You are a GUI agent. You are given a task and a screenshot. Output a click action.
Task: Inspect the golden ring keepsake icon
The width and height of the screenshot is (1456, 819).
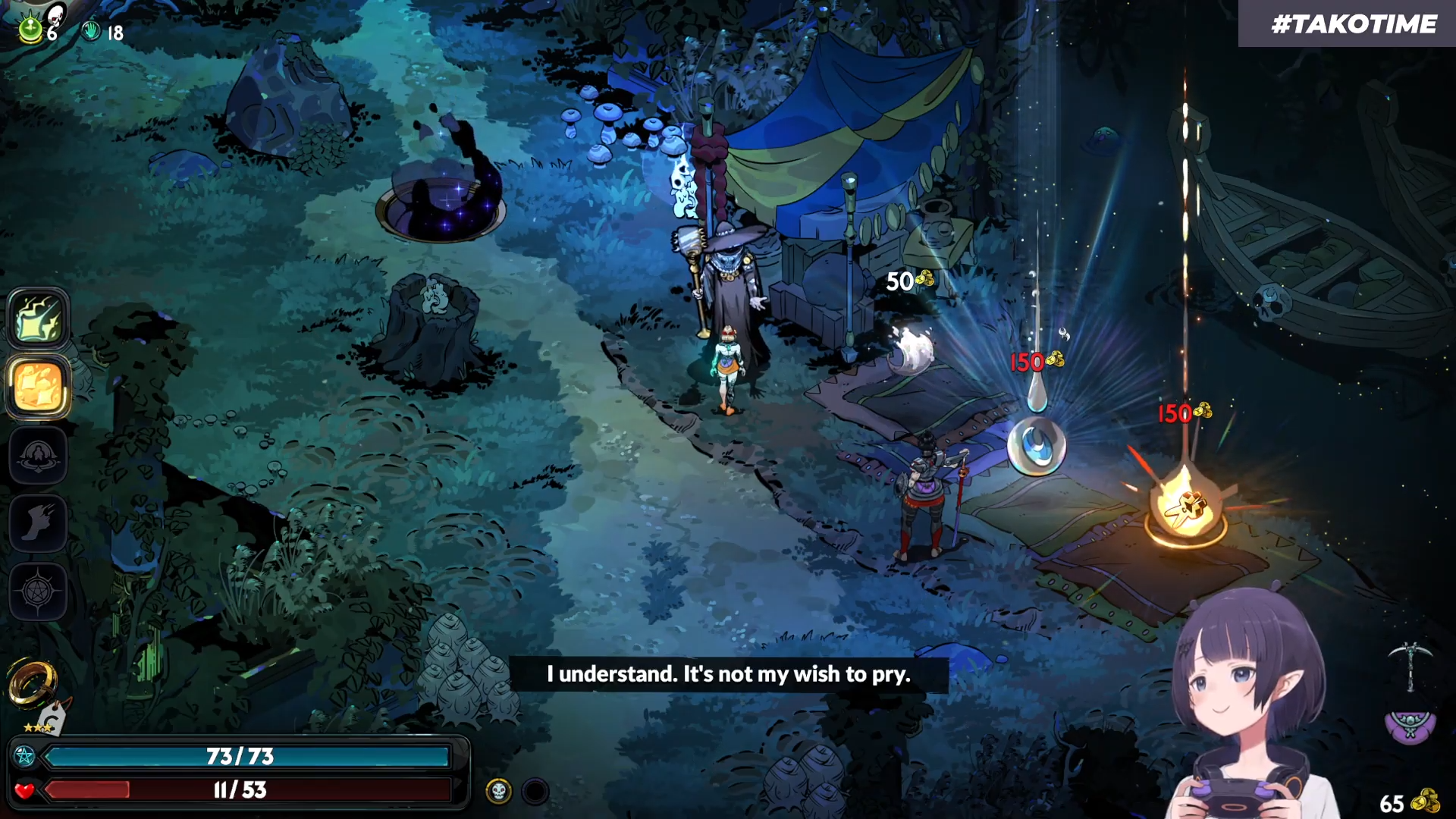[32, 681]
